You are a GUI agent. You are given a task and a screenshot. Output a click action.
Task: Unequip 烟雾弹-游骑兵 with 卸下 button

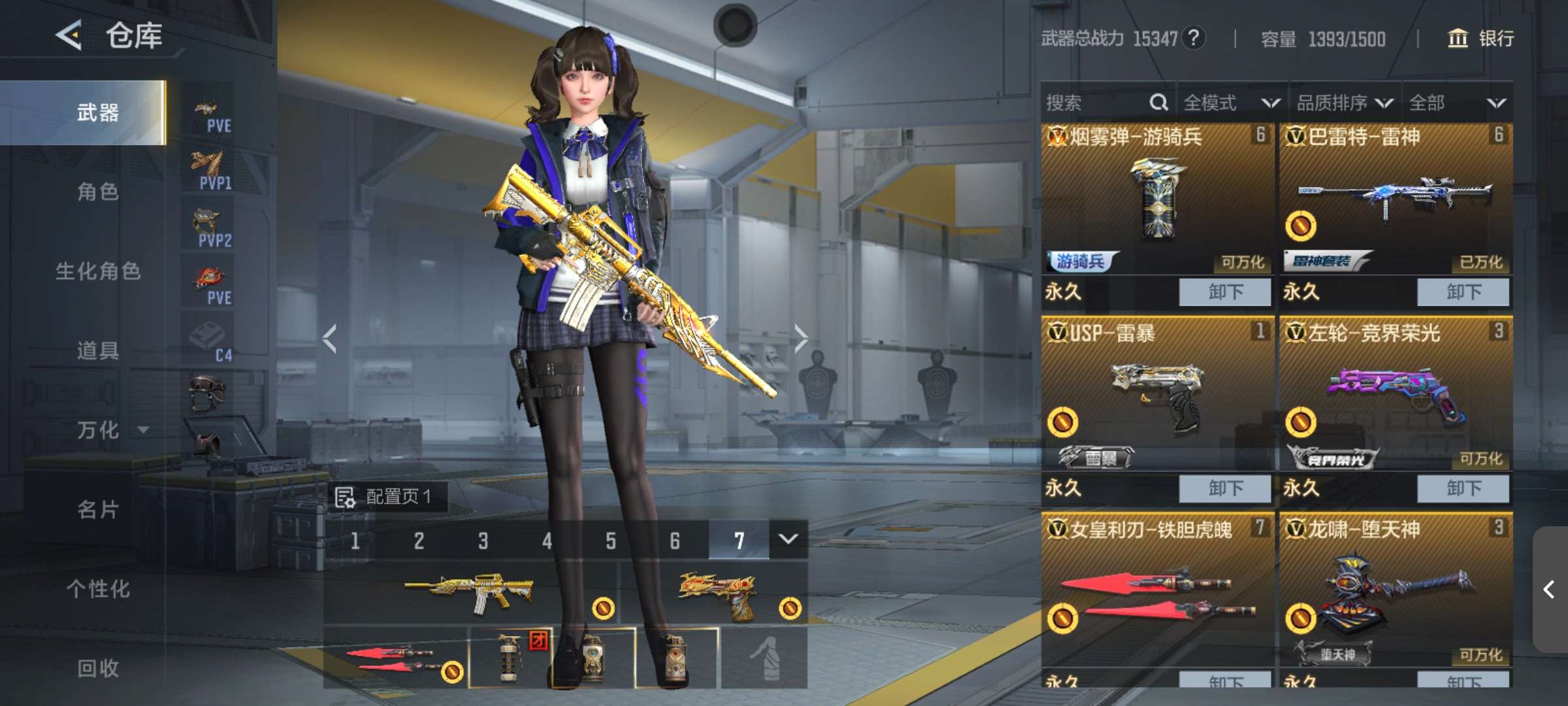pyautogui.click(x=1224, y=292)
